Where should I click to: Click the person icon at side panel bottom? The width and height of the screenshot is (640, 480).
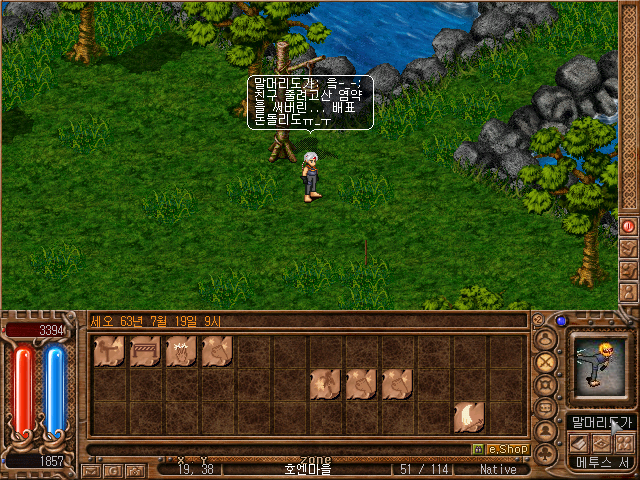pos(629,293)
